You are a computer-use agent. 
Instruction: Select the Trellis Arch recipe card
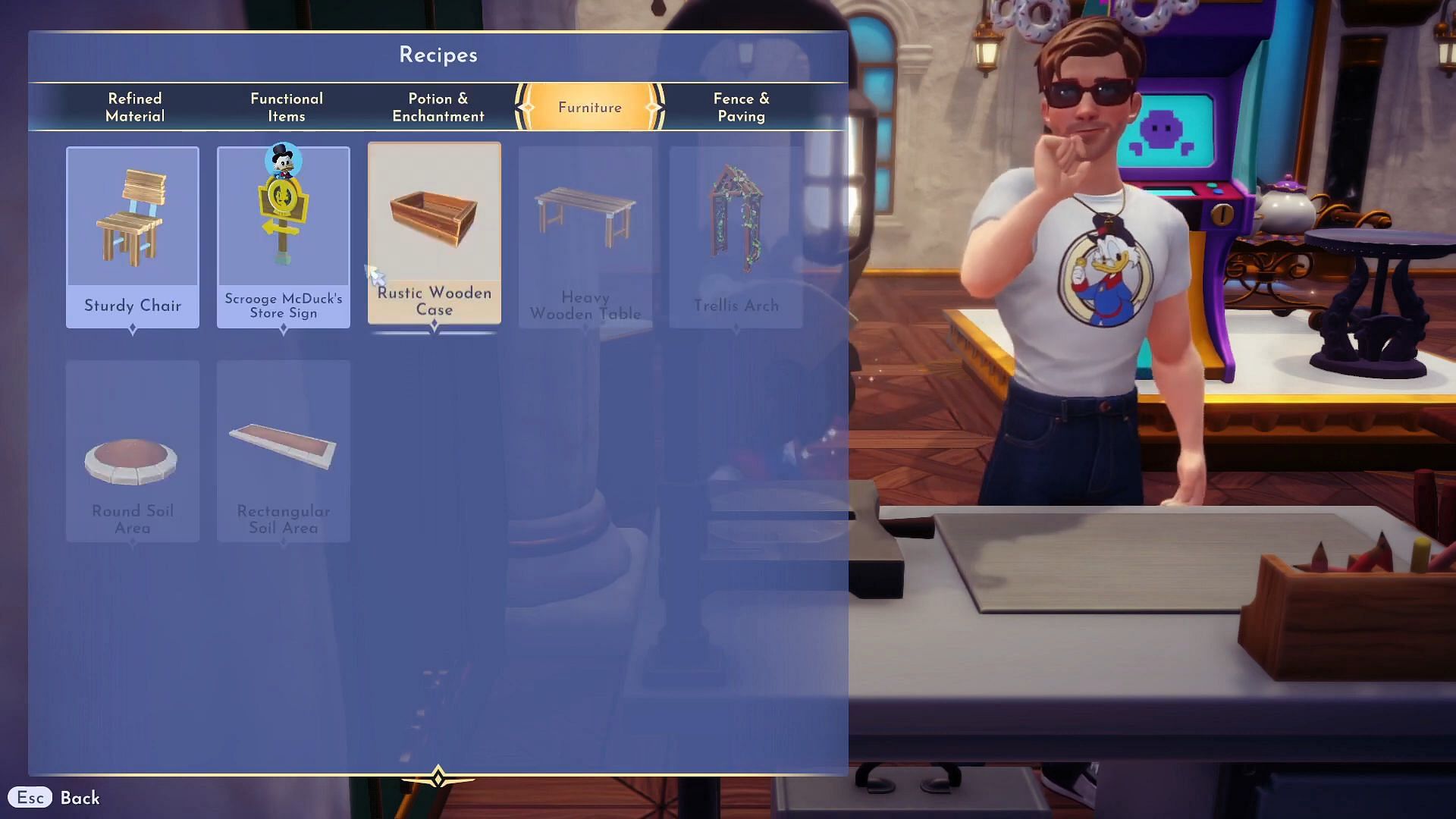[736, 237]
